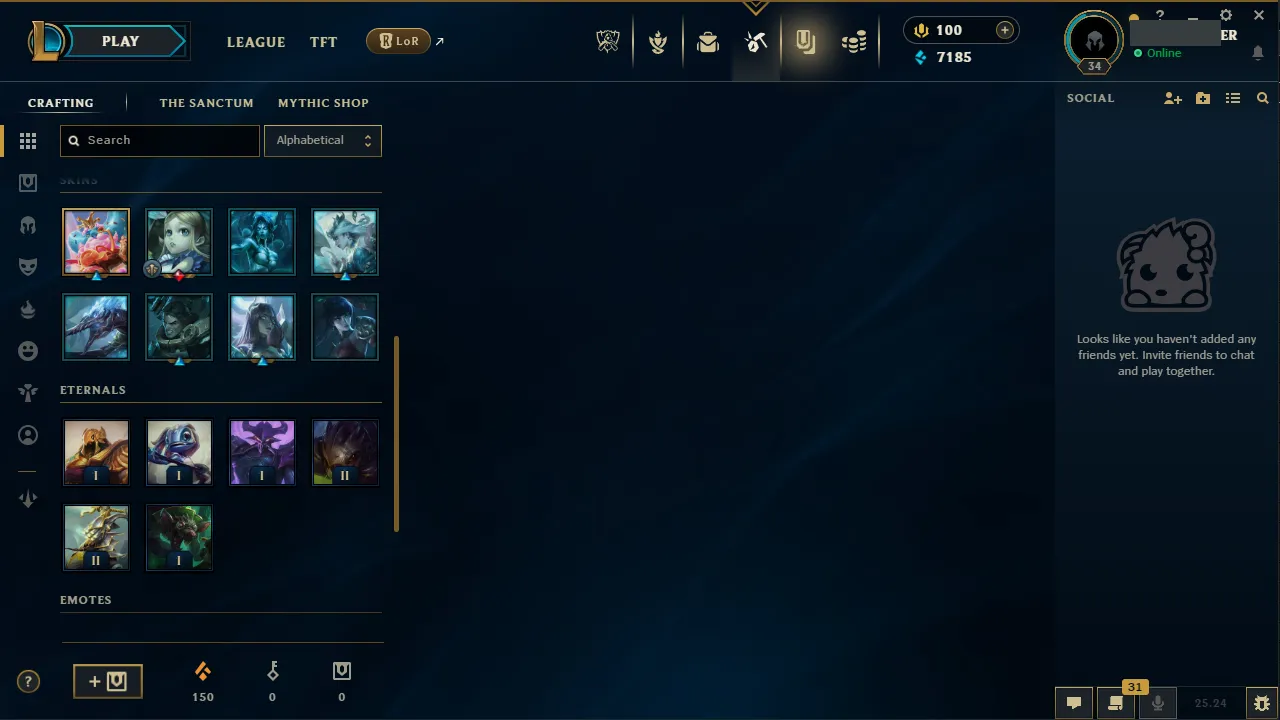Mute your voice chat microphone
1280x720 pixels.
pyautogui.click(x=1158, y=702)
